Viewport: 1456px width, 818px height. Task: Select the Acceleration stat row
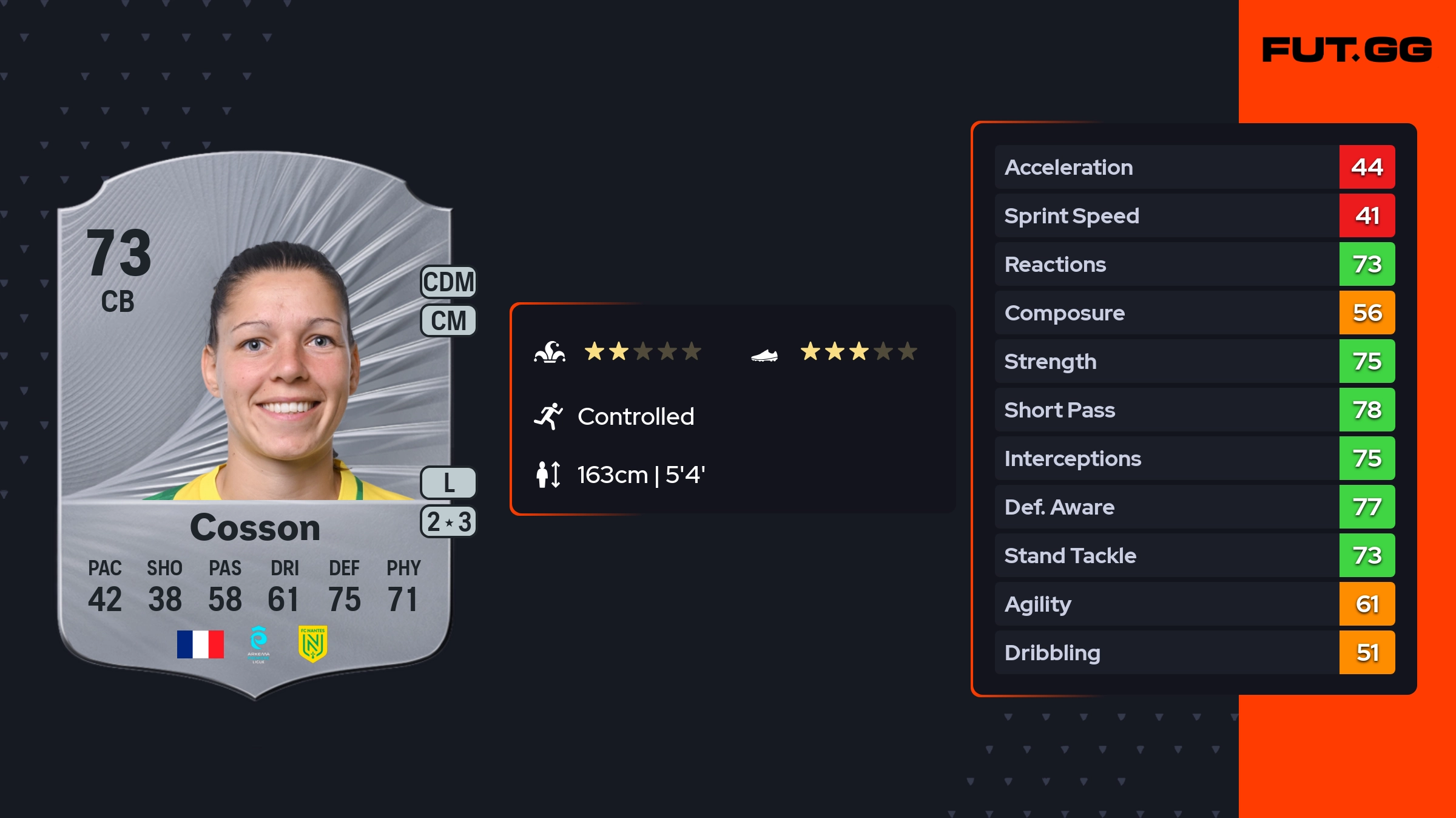pyautogui.click(x=1194, y=167)
